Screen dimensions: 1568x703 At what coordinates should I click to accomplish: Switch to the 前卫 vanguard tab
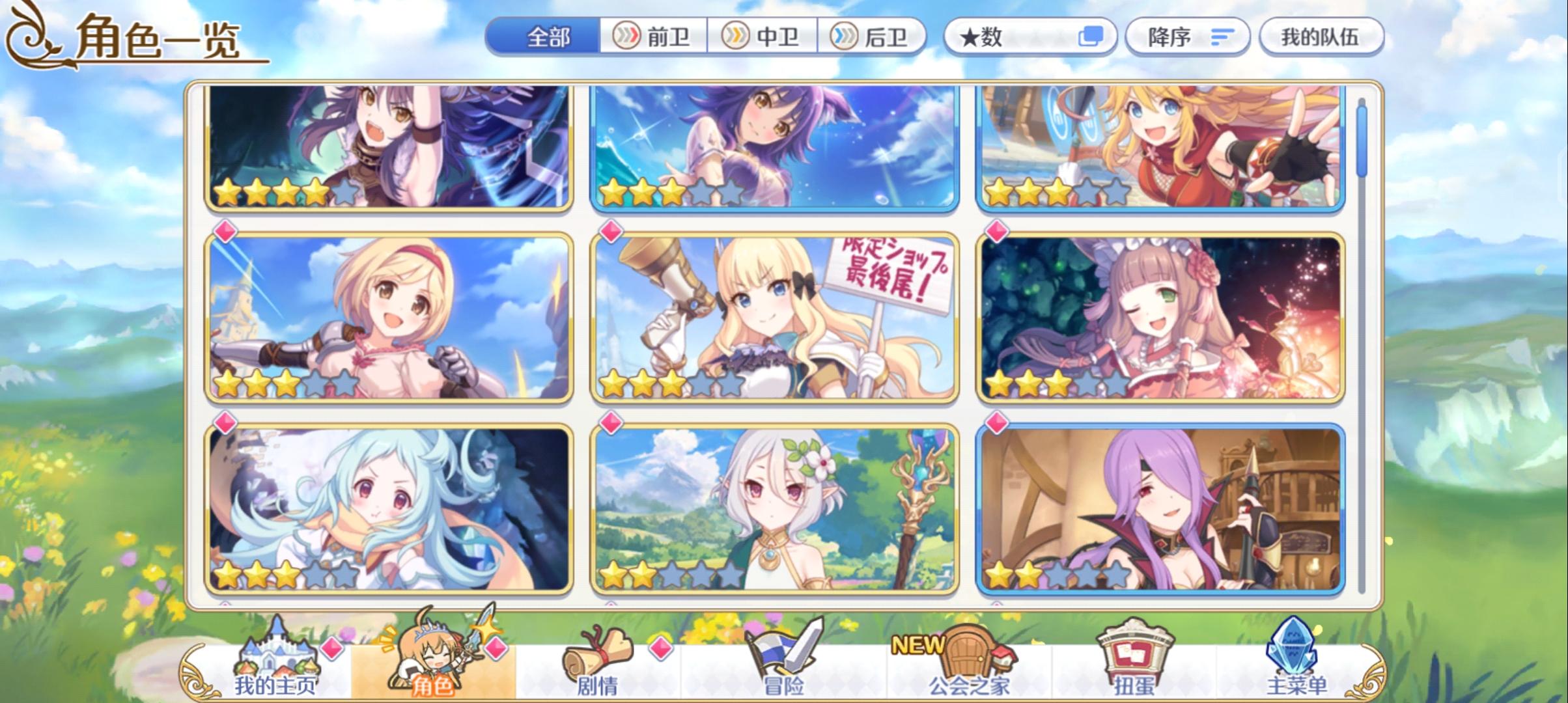click(653, 37)
